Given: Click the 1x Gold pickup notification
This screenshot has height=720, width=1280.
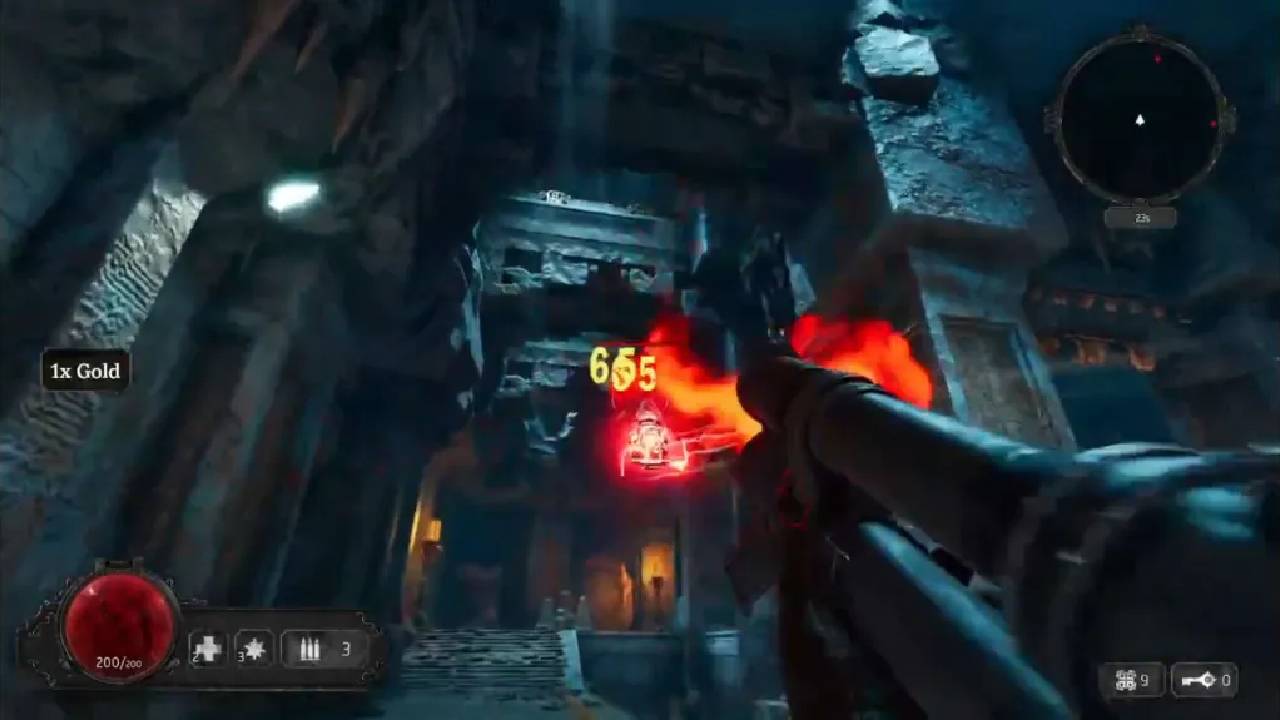Looking at the screenshot, I should (x=86, y=371).
